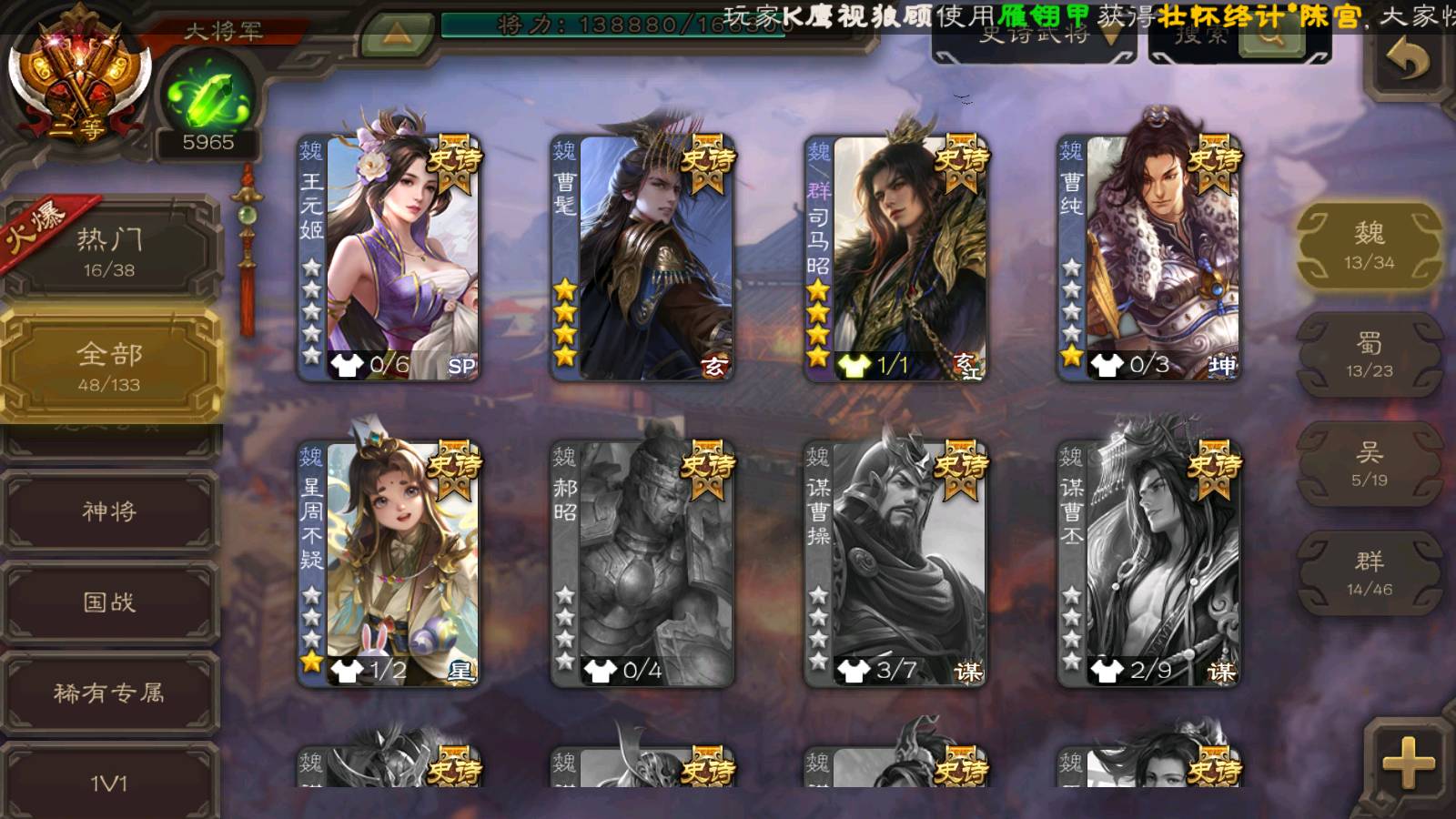This screenshot has height=819, width=1456.
Task: Show the 群 faction heroes
Action: [x=1369, y=573]
